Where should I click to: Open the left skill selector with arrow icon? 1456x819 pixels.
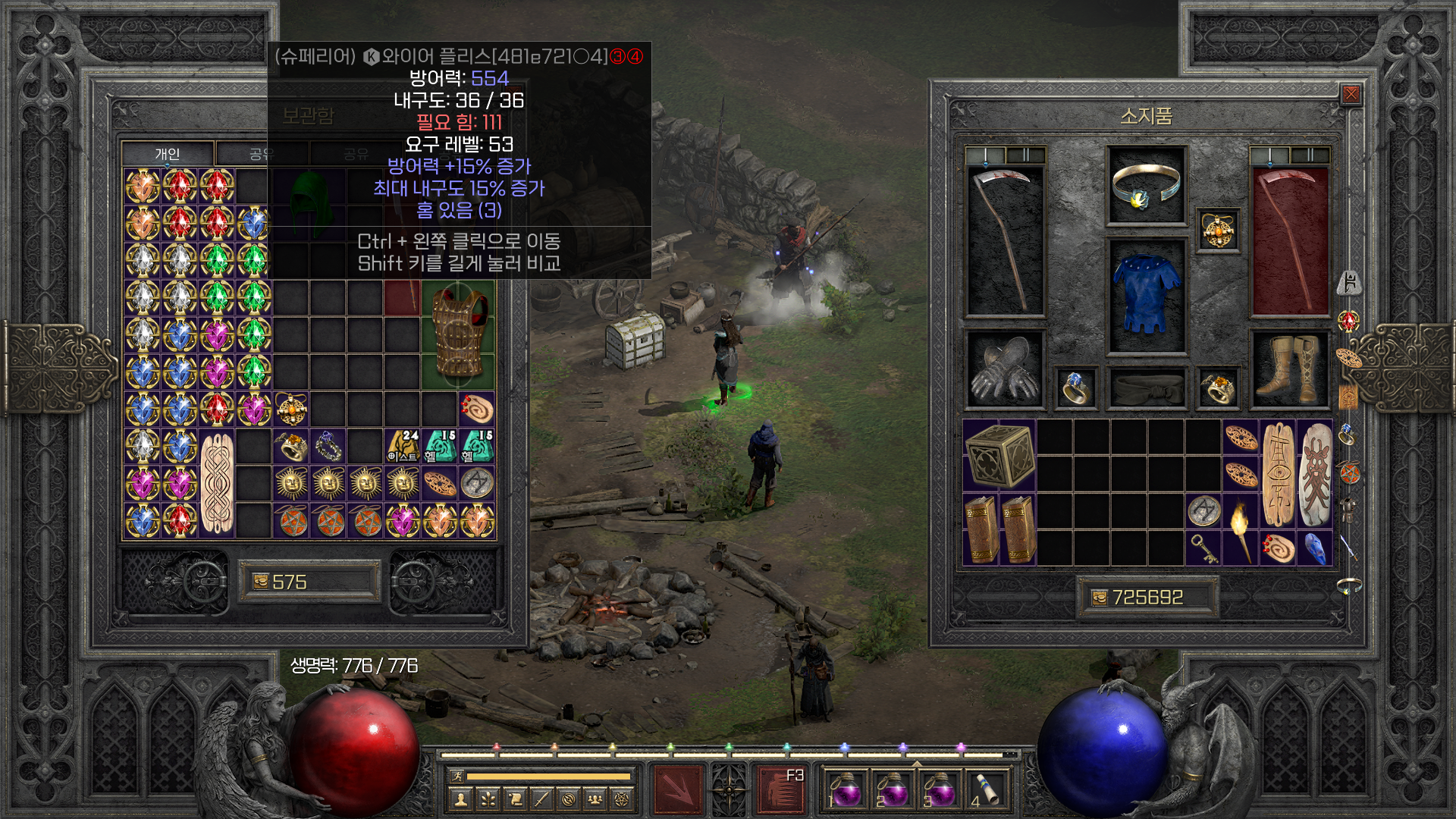tap(677, 789)
